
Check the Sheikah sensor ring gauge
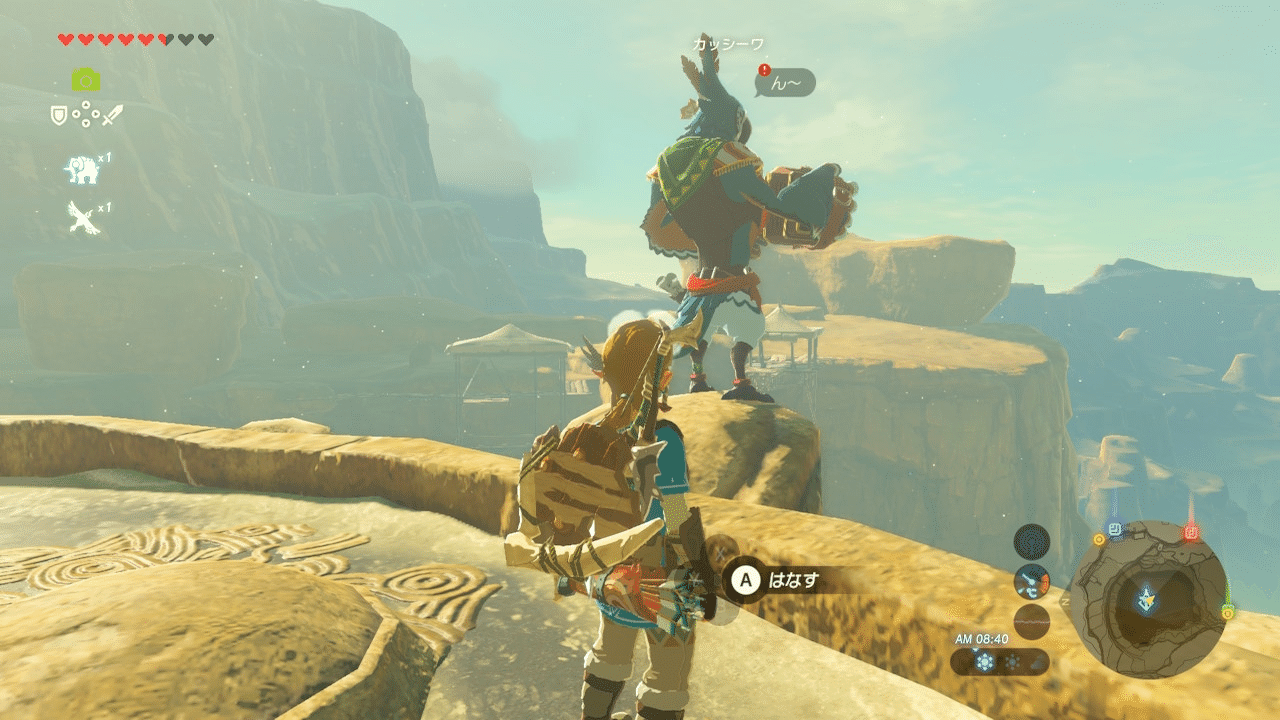pyautogui.click(x=1031, y=541)
